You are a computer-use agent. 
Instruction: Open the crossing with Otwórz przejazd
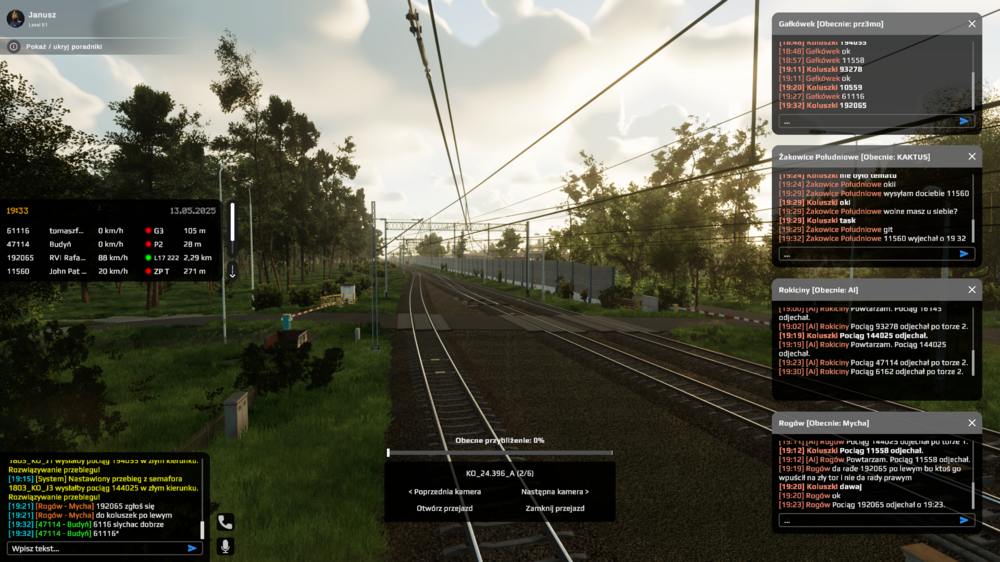point(444,508)
